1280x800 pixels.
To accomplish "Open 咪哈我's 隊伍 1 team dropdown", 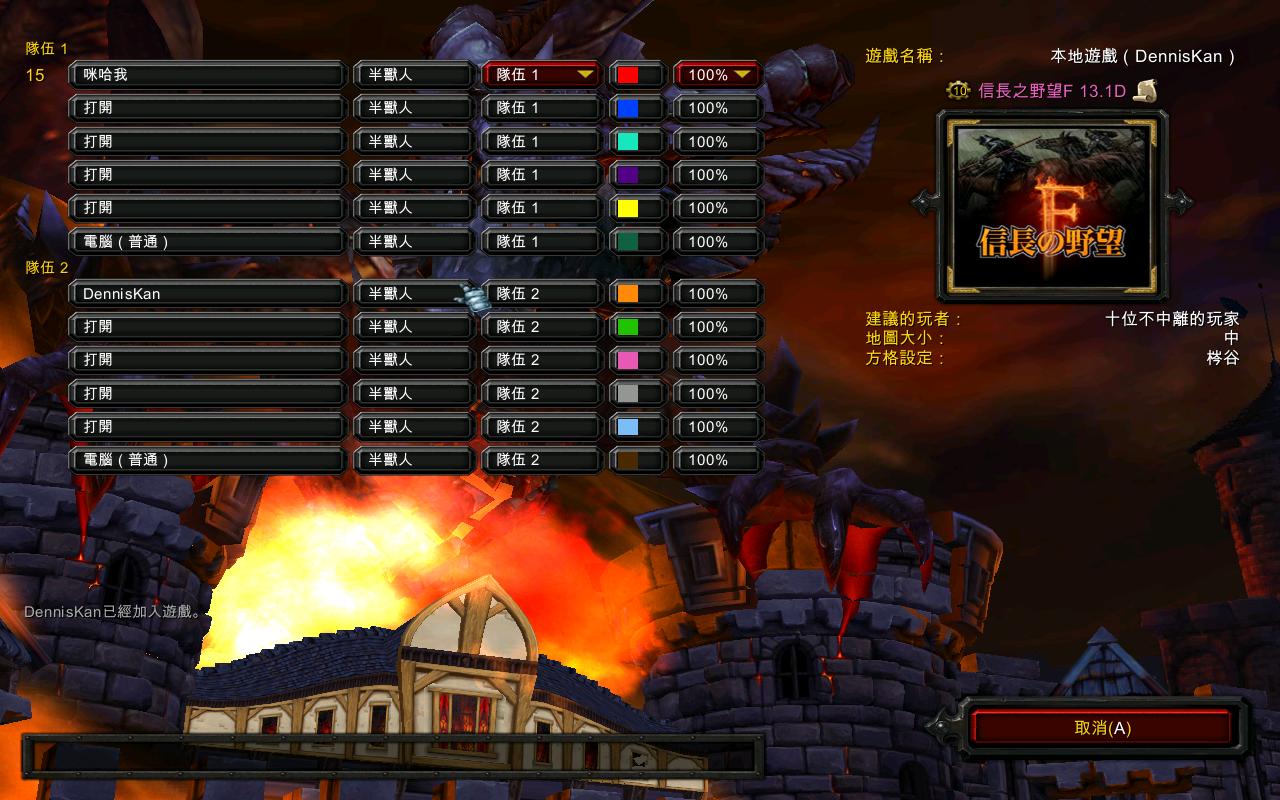I will [541, 75].
